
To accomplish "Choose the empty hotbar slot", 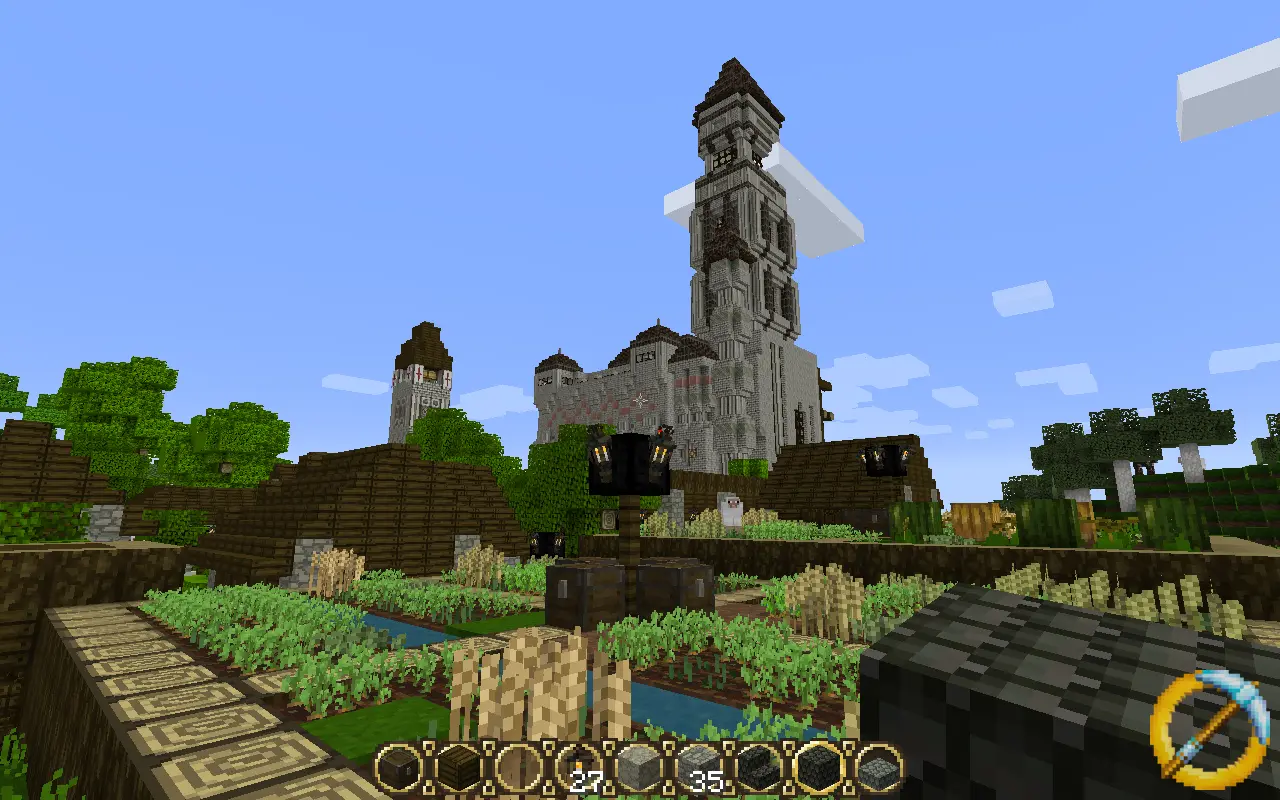I will 518,768.
